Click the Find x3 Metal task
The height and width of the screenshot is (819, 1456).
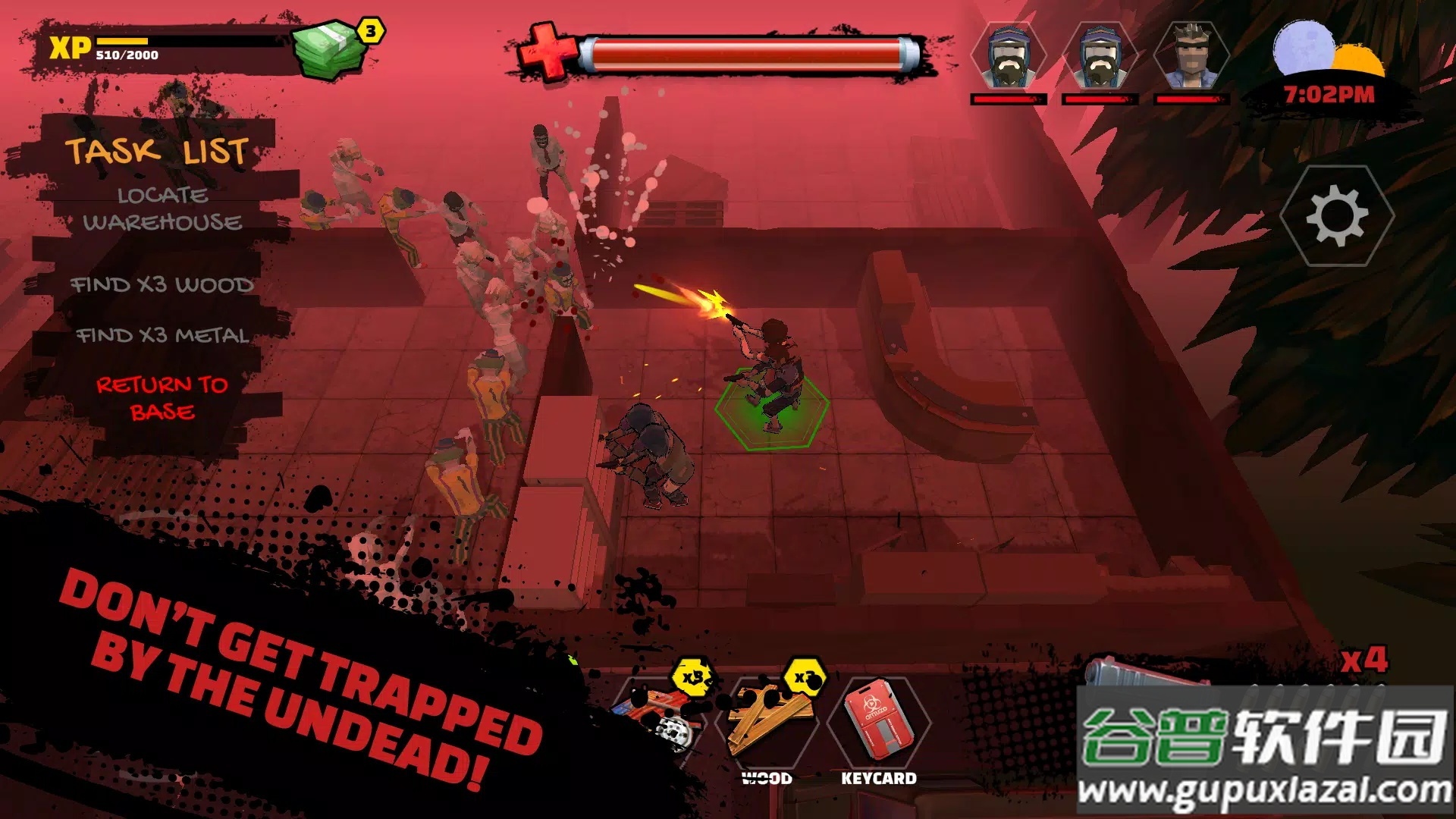(x=162, y=335)
